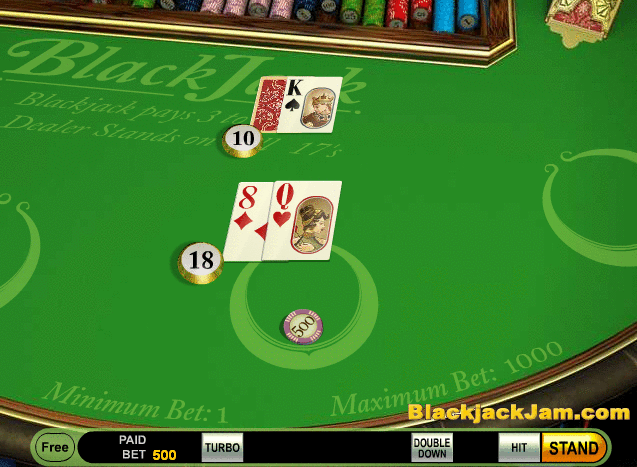Choose Double Down on this hand

[x=432, y=448]
